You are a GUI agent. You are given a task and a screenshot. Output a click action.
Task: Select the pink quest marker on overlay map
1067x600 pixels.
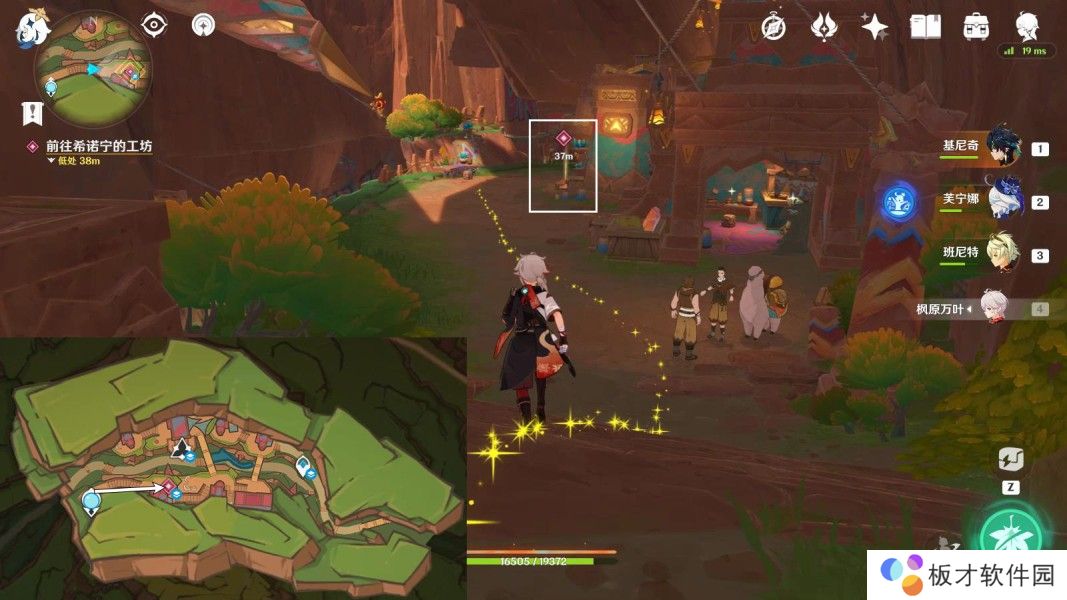tap(169, 487)
